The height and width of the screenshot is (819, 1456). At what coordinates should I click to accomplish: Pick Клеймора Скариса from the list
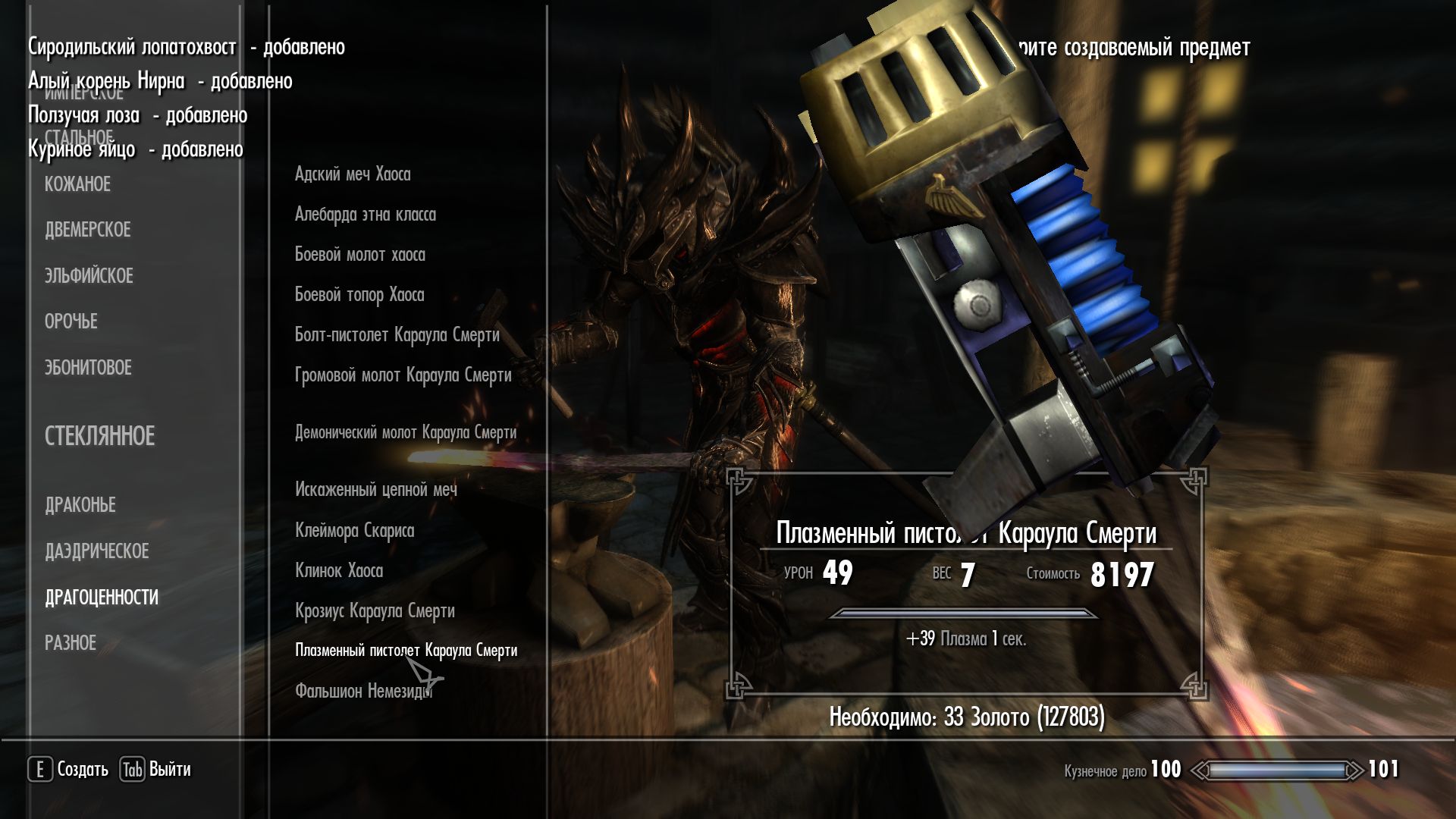click(354, 531)
